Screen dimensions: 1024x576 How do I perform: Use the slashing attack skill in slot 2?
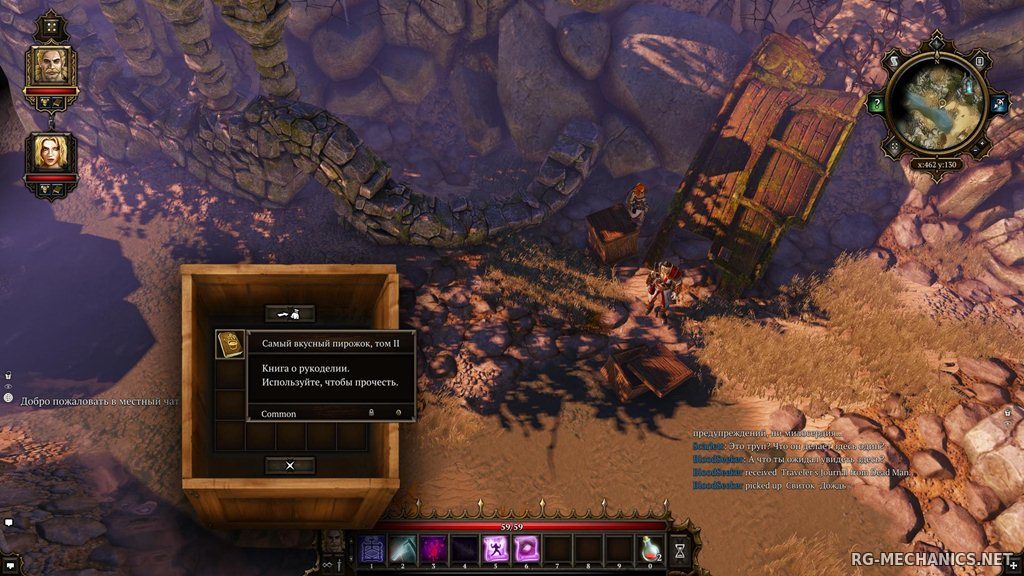(402, 548)
